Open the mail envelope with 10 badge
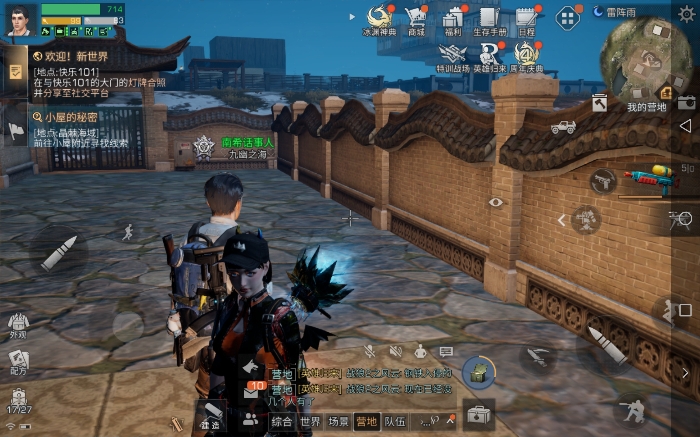The width and height of the screenshot is (700, 437). [x=253, y=392]
